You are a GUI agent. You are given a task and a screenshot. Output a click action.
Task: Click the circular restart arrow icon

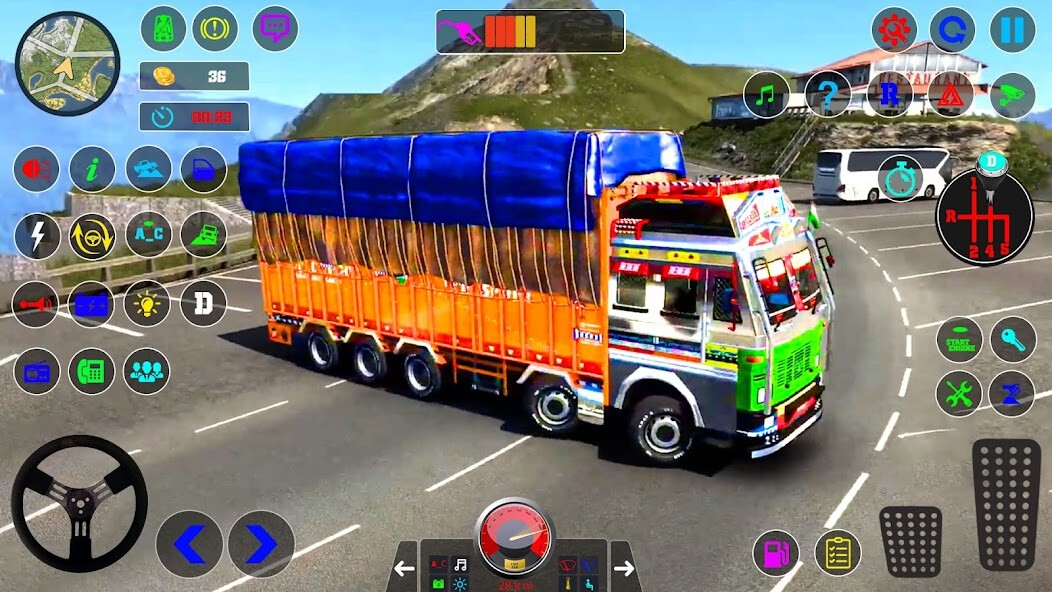tap(952, 30)
